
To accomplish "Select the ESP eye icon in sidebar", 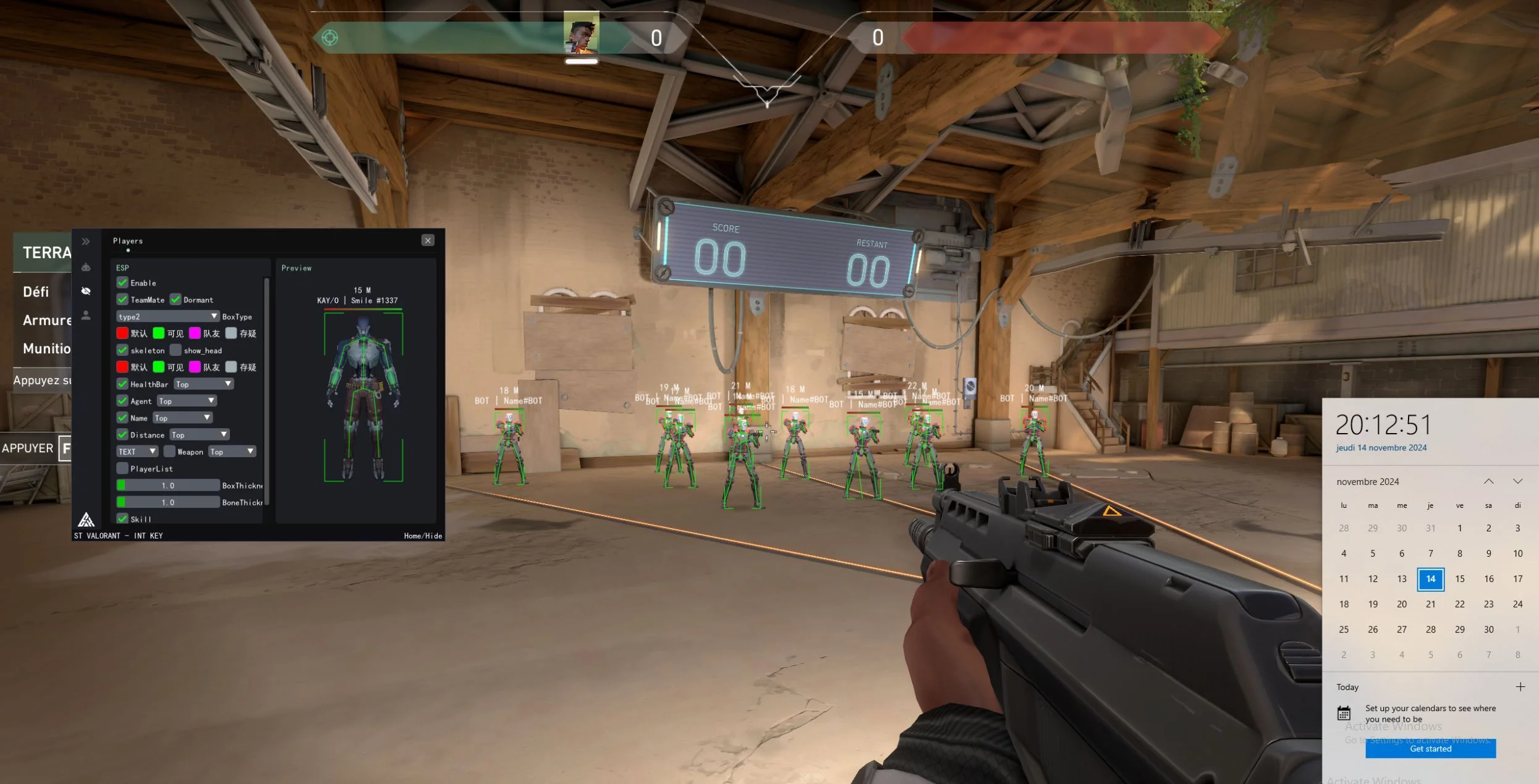I will click(x=86, y=291).
